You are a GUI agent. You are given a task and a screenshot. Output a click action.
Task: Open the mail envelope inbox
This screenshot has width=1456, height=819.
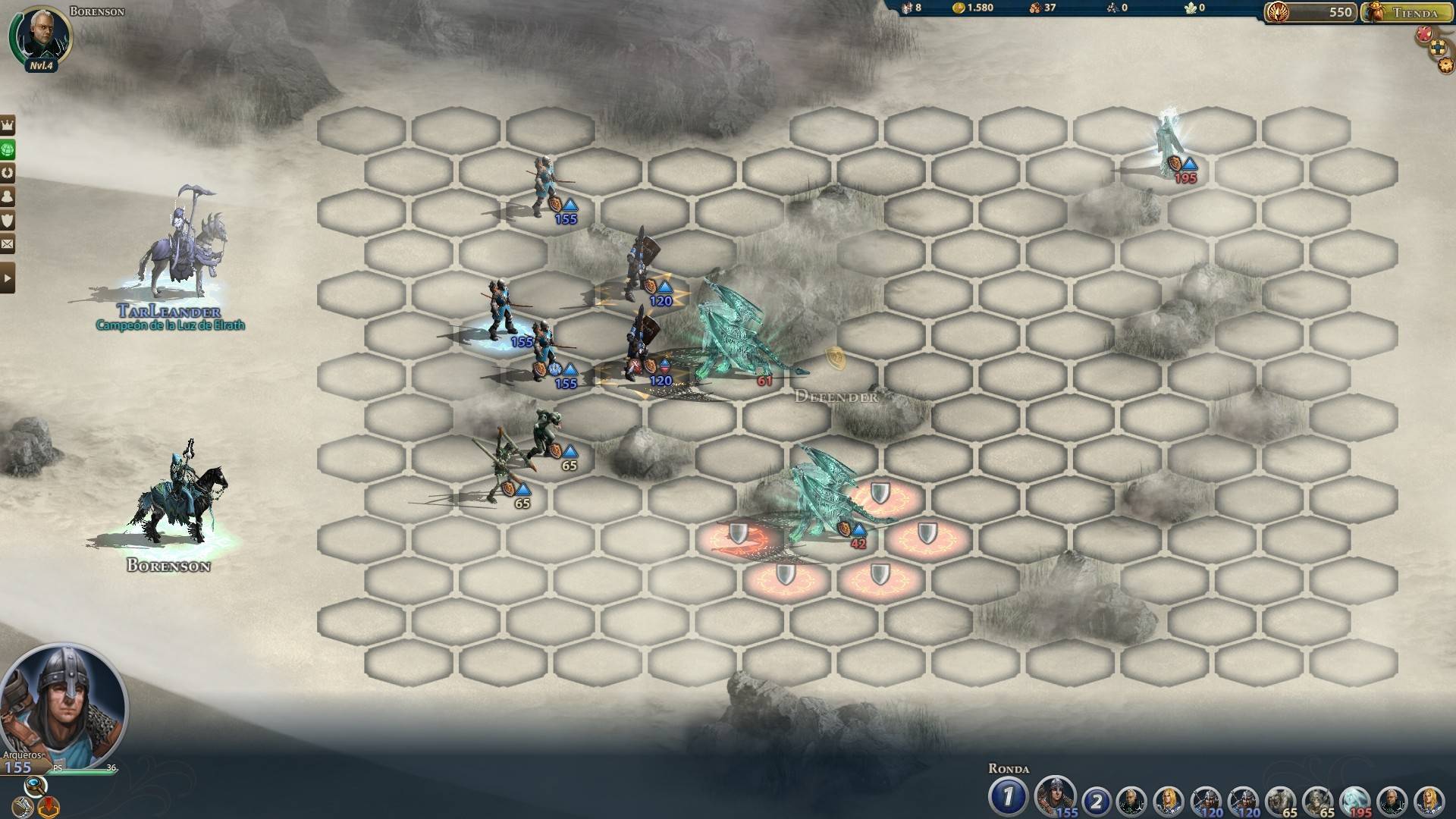(x=8, y=244)
